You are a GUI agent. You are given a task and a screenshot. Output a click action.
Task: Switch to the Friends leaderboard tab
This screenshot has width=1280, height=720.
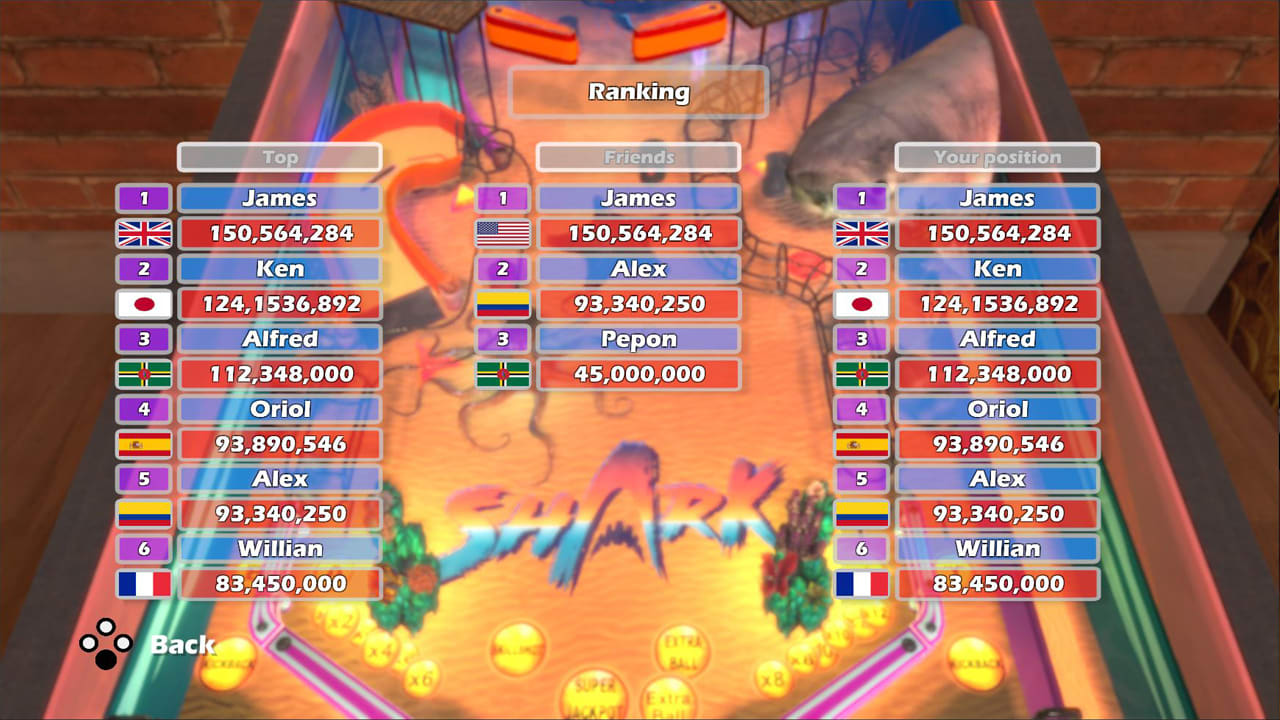639,156
